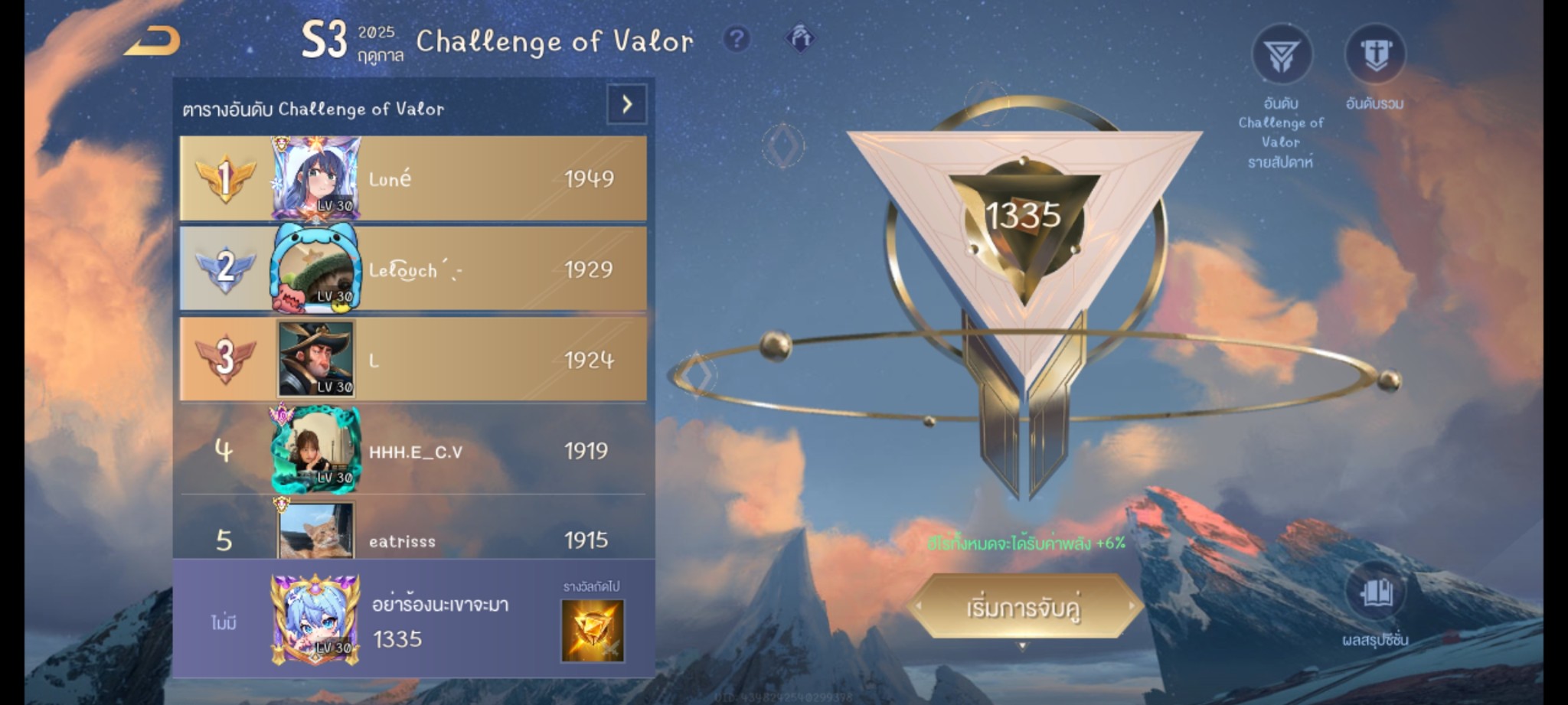1568x705 pixels.
Task: Expand the Challenge of Valor ranking table
Action: tap(626, 104)
